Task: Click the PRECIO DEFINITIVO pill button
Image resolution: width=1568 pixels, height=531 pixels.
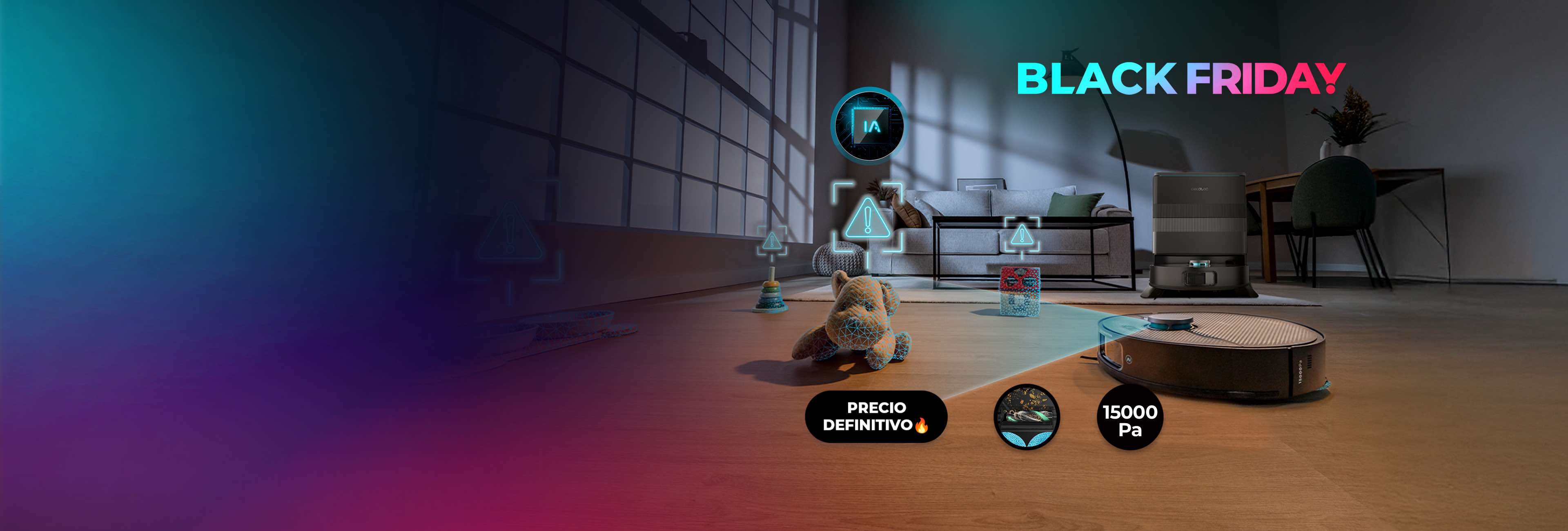Action: click(x=876, y=417)
